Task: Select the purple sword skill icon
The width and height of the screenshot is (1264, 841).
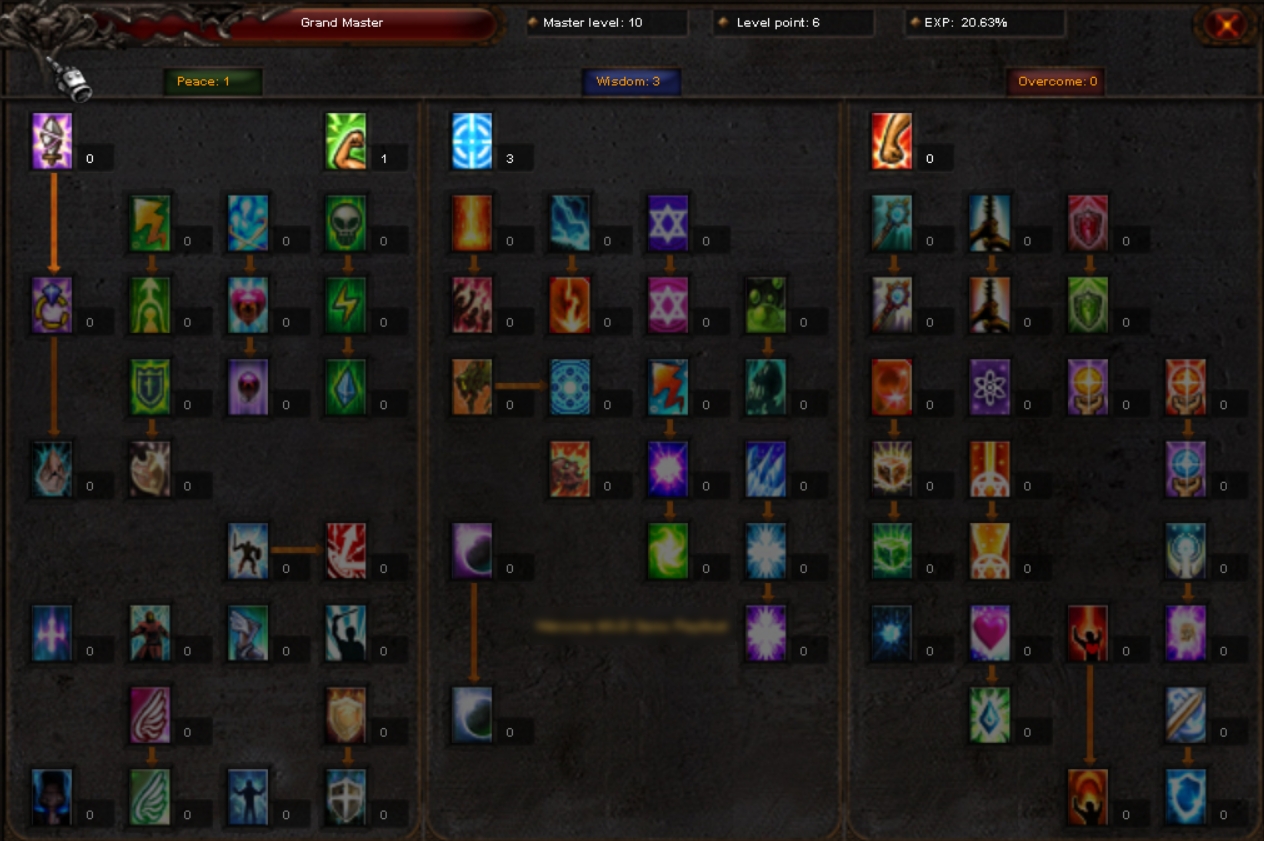Action: (52, 141)
